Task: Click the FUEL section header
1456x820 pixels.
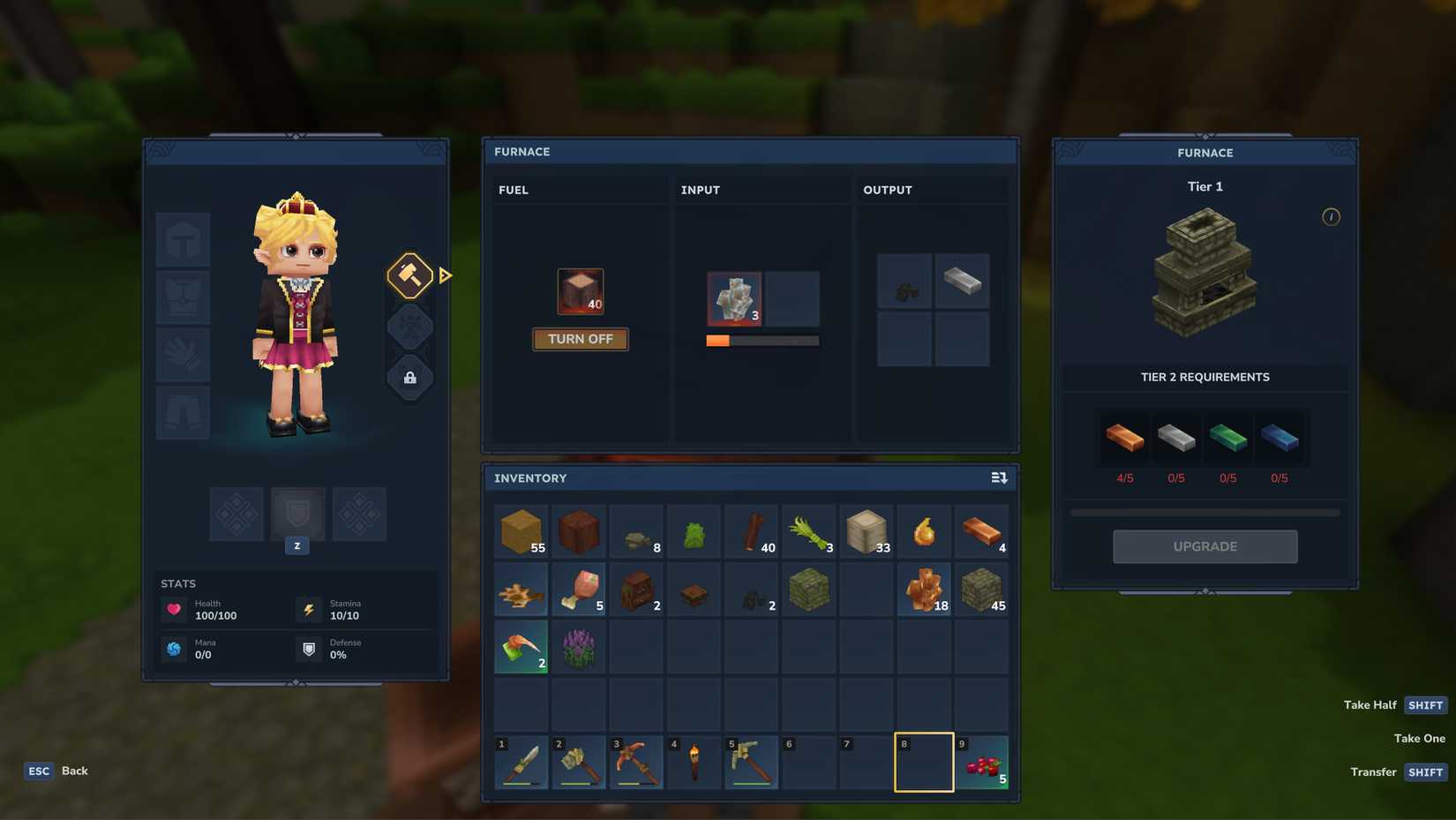Action: click(x=513, y=189)
